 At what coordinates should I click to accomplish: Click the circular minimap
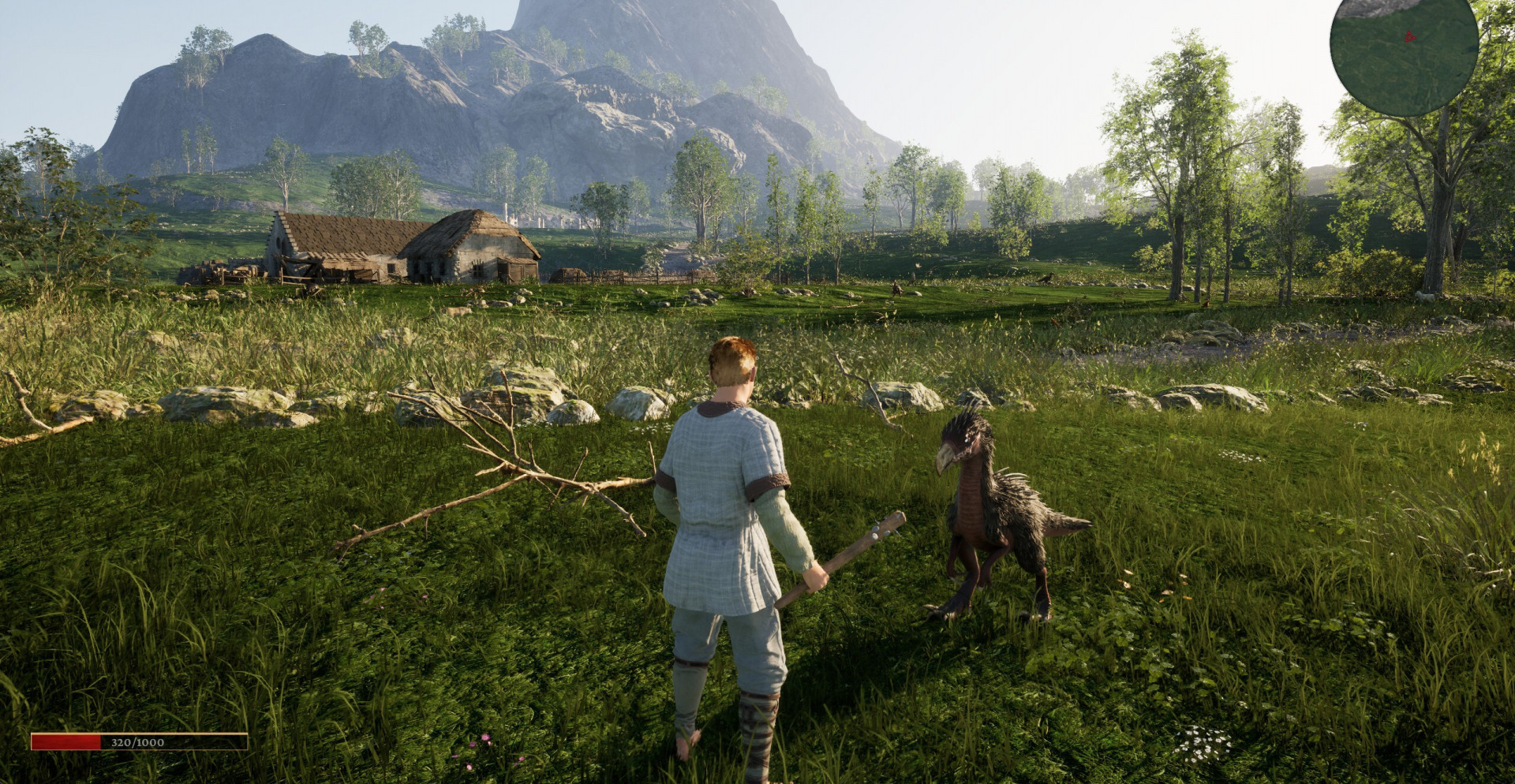[1403, 55]
